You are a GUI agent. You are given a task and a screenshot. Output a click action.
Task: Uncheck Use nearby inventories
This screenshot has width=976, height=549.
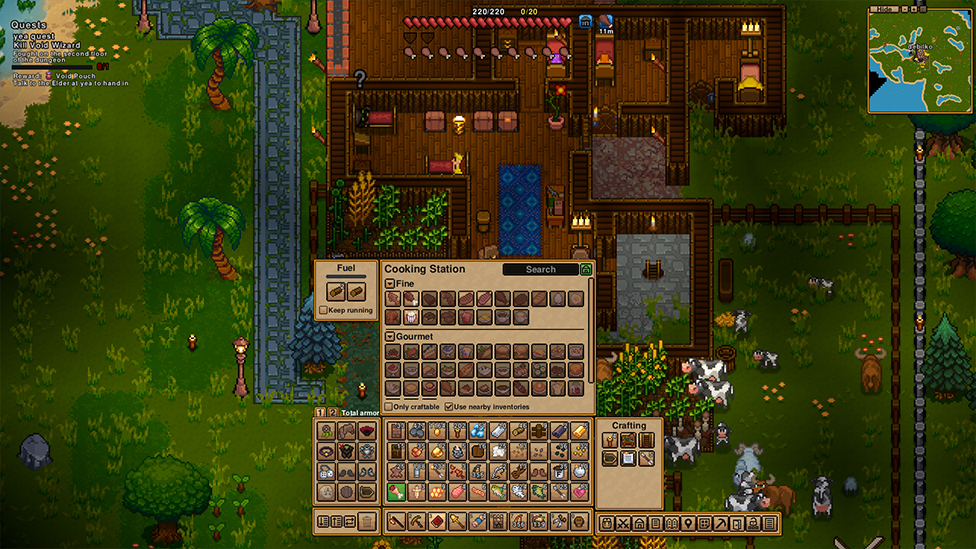coord(448,406)
